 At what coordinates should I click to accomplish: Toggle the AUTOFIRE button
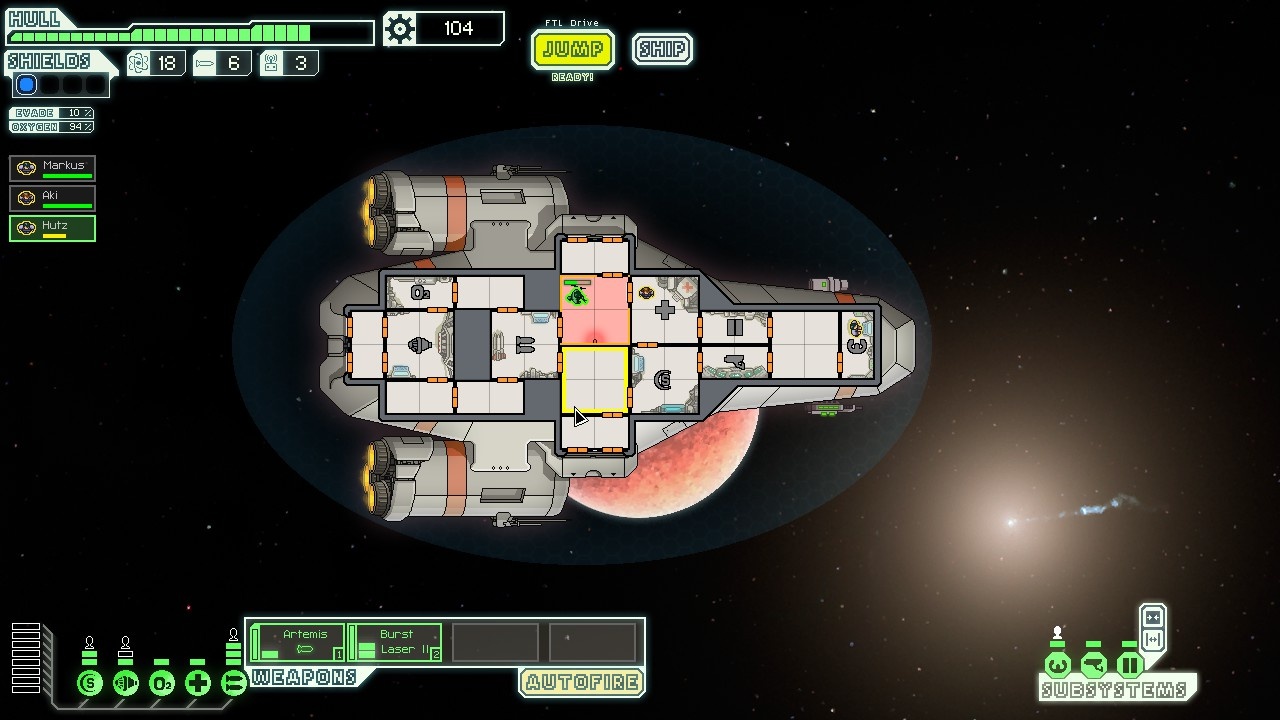coord(581,683)
